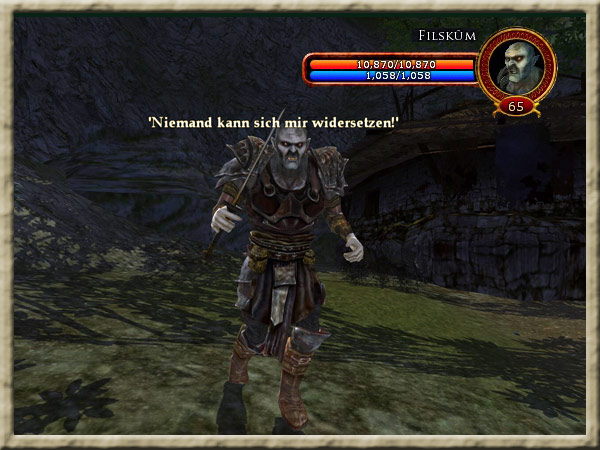Click Filsküm's target portrait
600x450 pixels.
pos(516,65)
